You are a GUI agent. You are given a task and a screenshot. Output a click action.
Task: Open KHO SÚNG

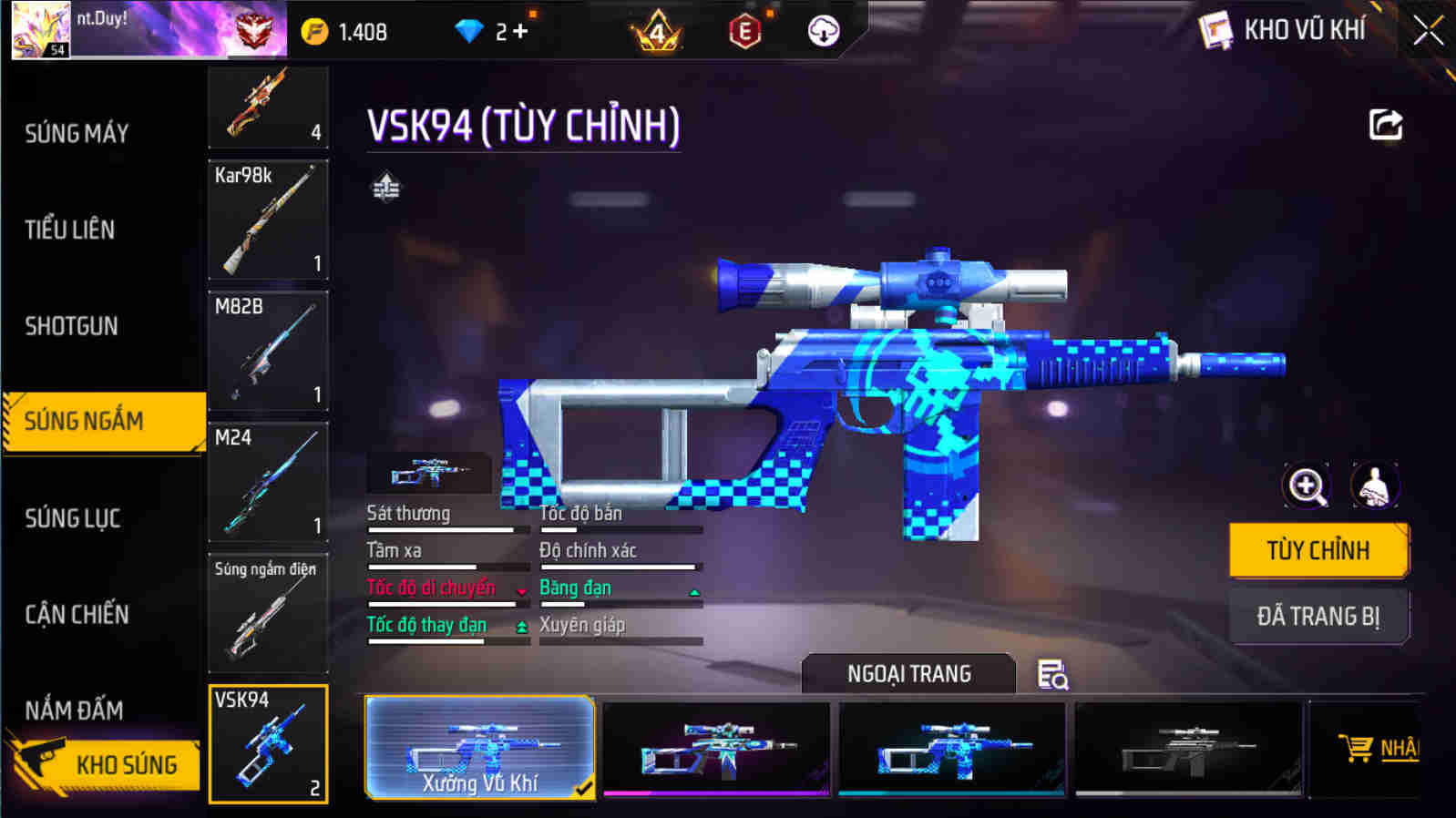[128, 765]
